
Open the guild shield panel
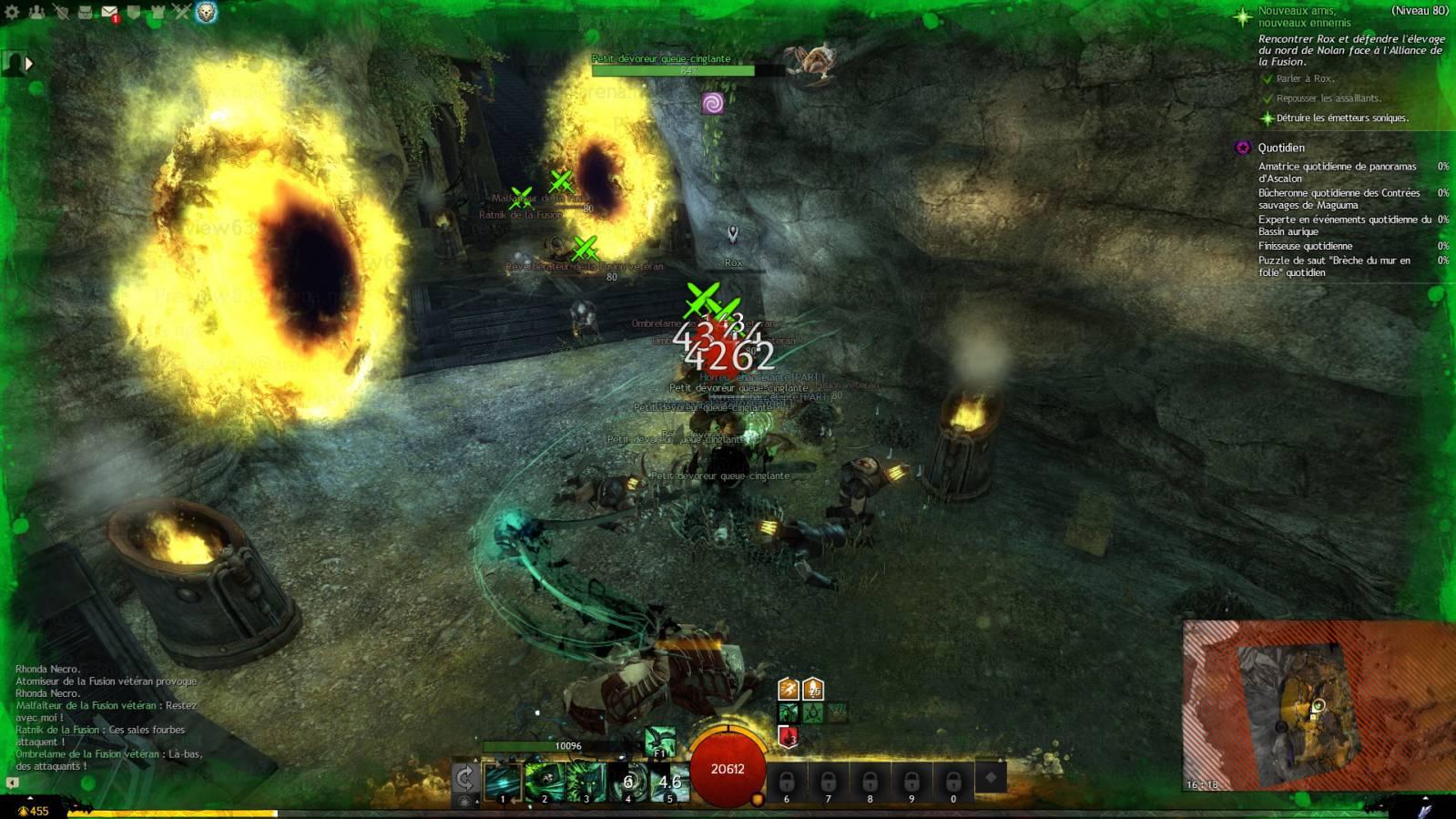tap(133, 12)
